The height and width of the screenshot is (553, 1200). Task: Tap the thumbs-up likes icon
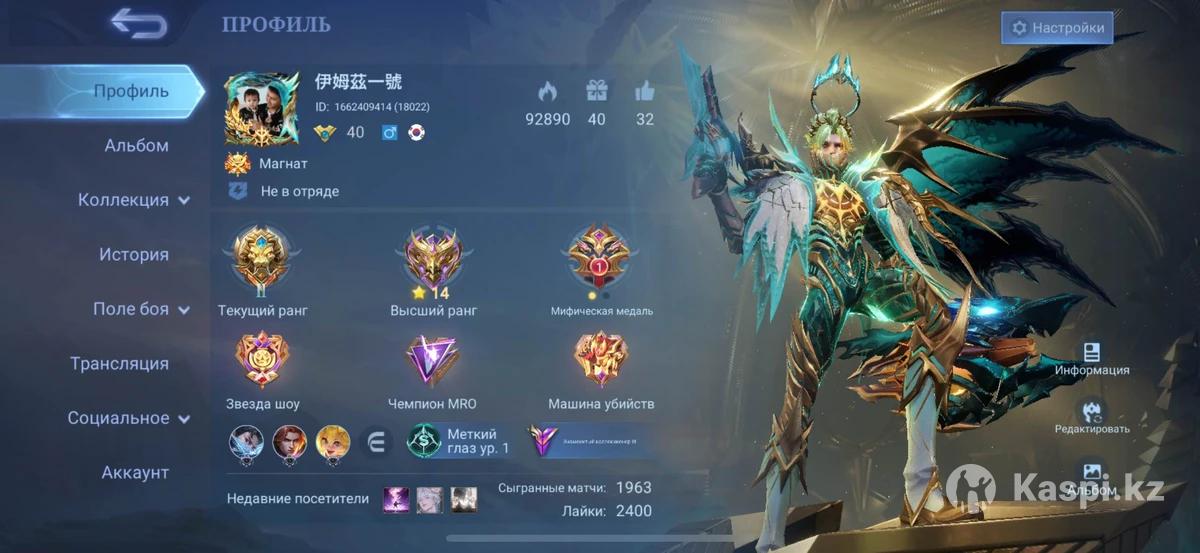(645, 92)
